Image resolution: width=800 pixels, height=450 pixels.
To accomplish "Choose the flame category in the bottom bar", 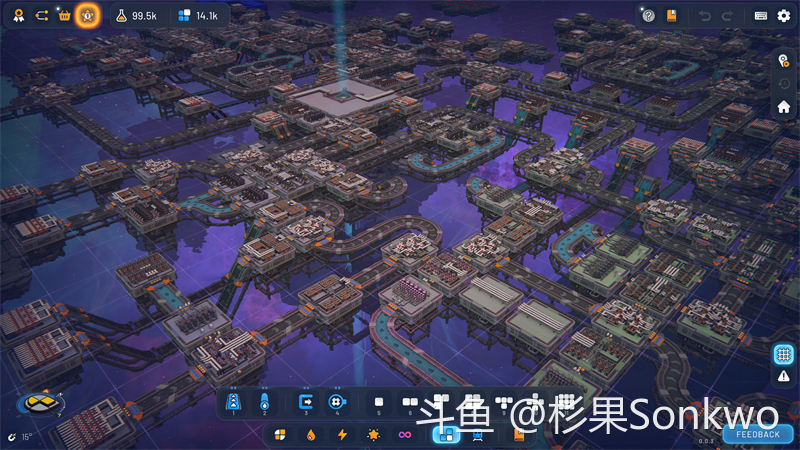I will [x=311, y=435].
